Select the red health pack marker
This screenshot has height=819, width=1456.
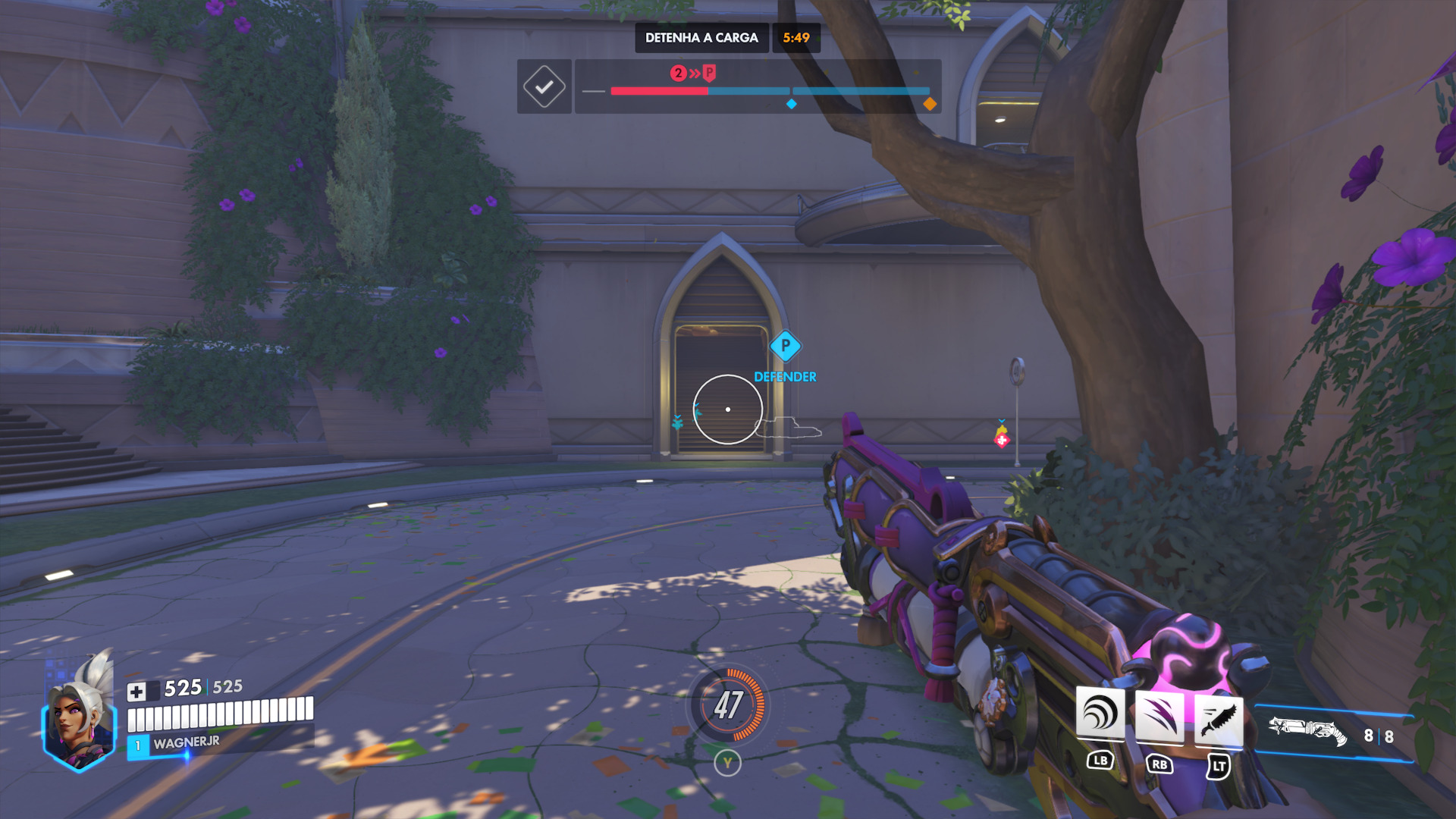[1002, 440]
